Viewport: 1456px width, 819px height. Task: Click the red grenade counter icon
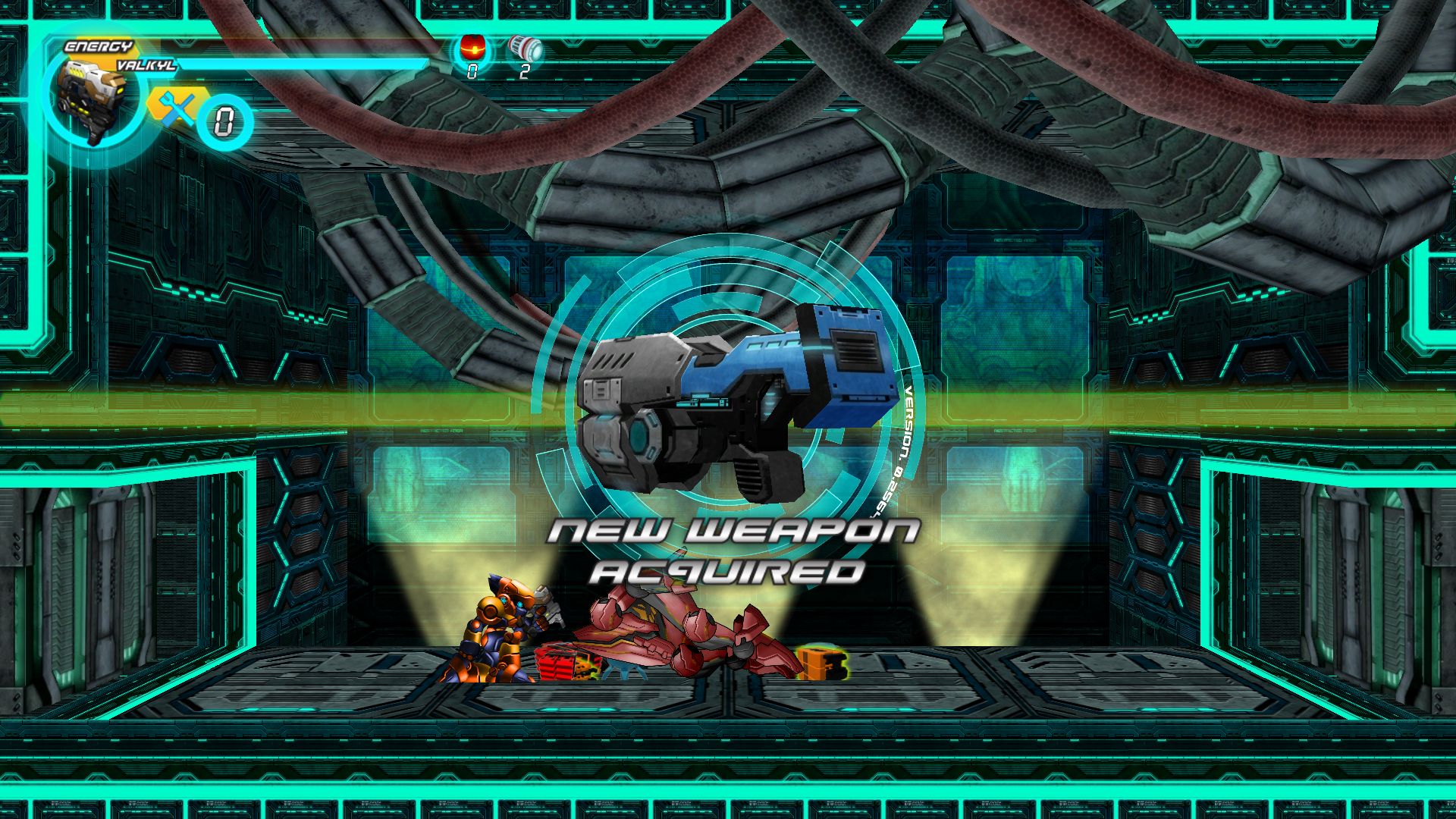472,47
